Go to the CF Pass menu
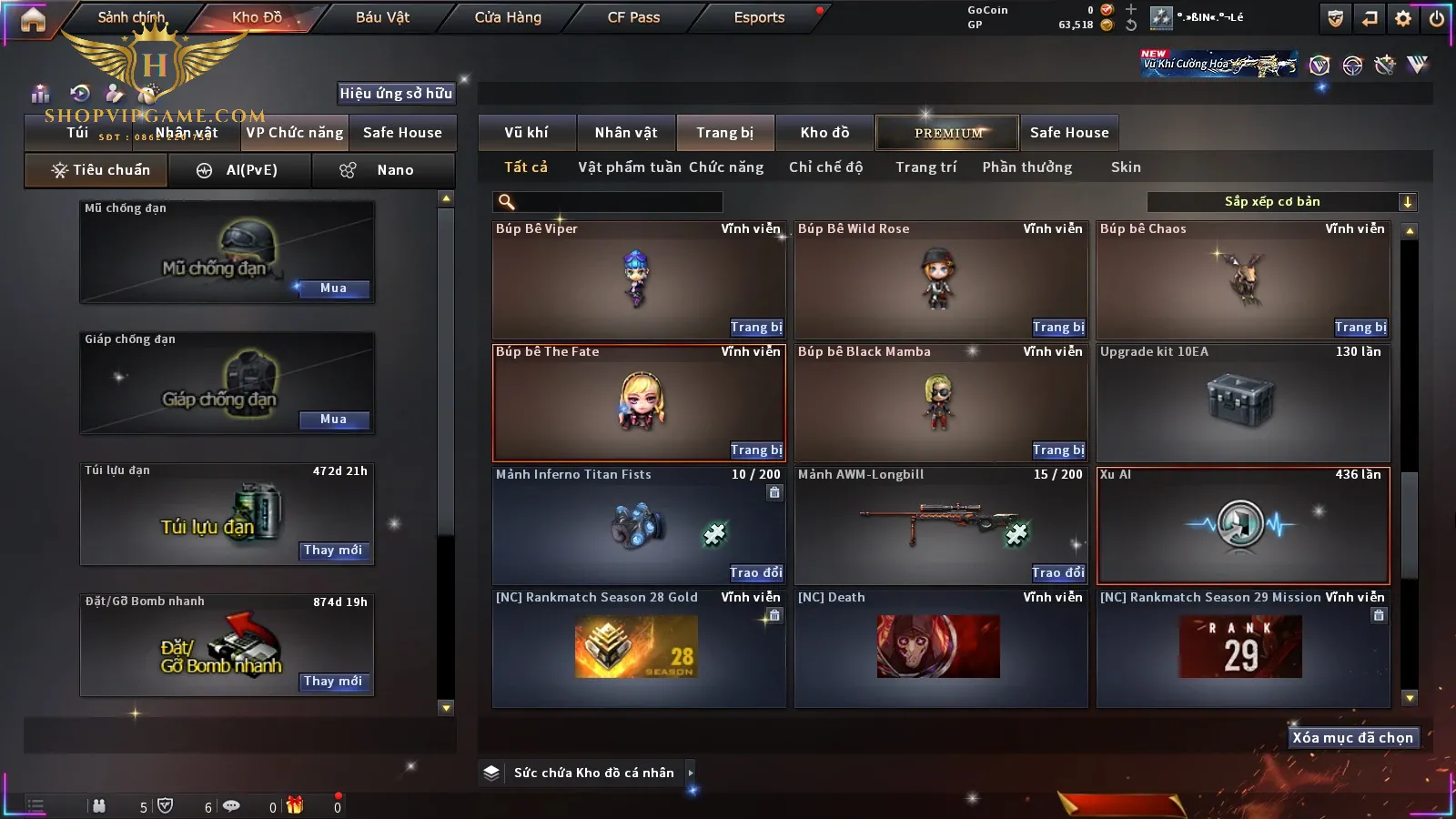This screenshot has width=1456, height=819. pyautogui.click(x=633, y=17)
